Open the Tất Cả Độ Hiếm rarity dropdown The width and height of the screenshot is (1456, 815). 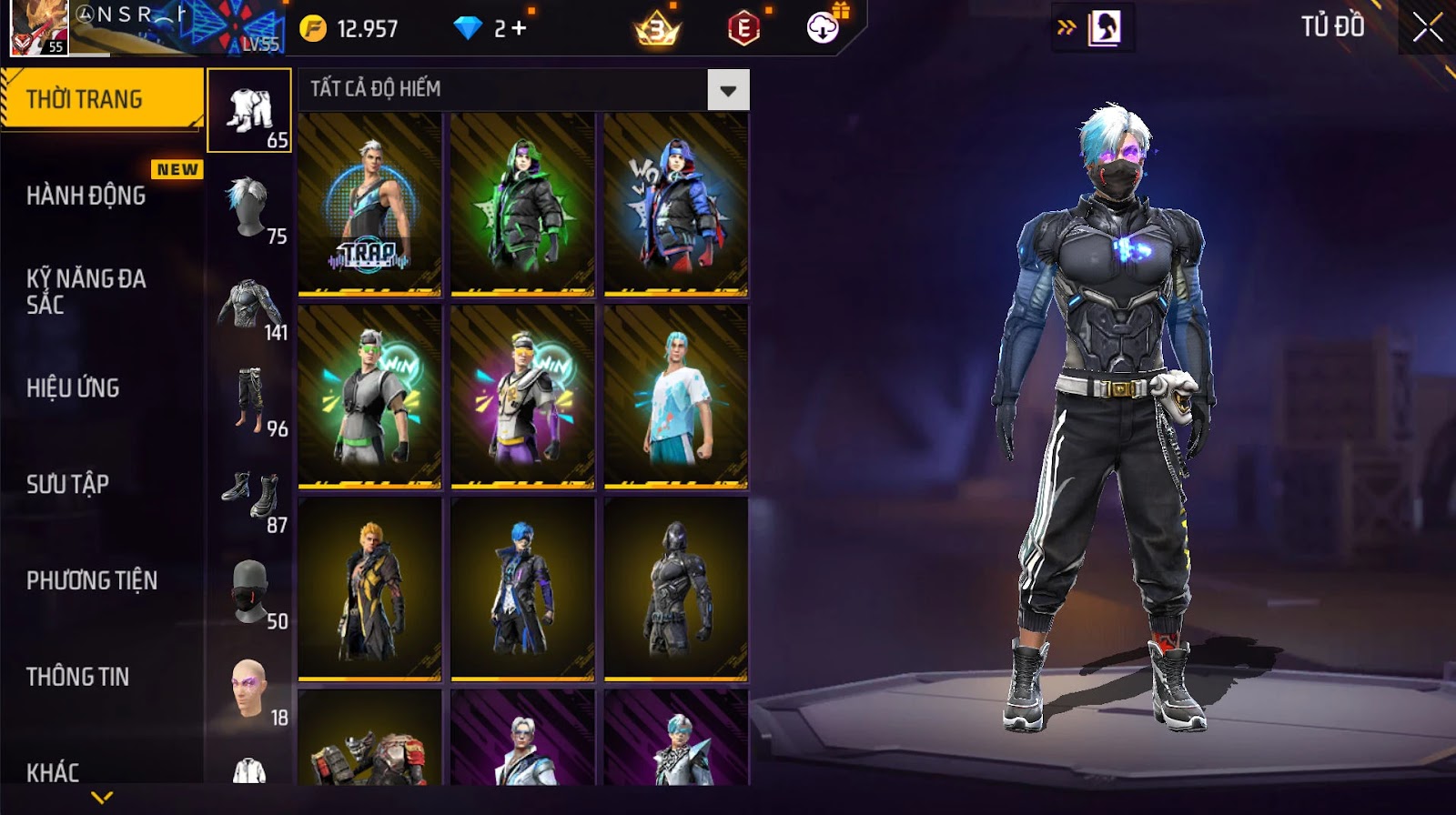coord(728,90)
